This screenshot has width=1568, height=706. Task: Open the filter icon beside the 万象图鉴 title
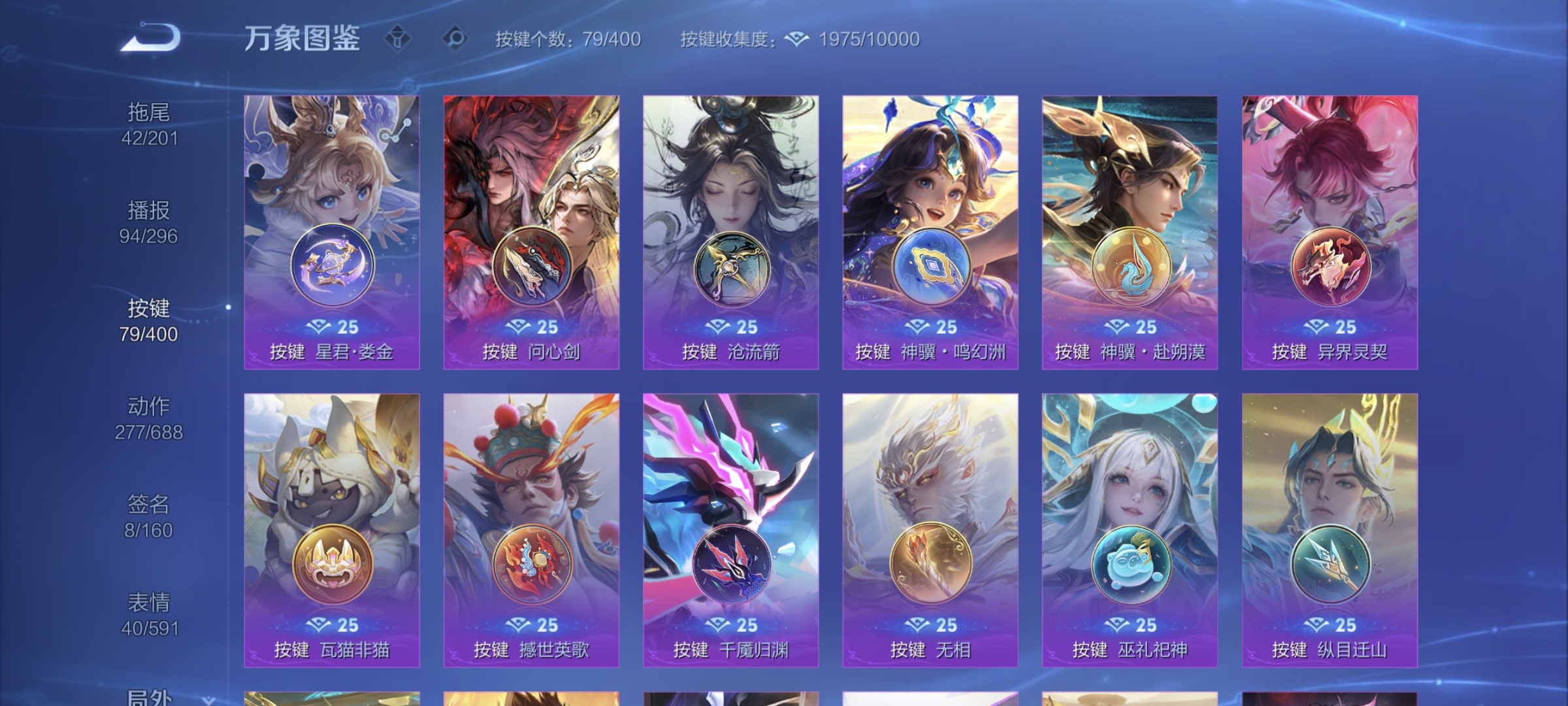[397, 39]
